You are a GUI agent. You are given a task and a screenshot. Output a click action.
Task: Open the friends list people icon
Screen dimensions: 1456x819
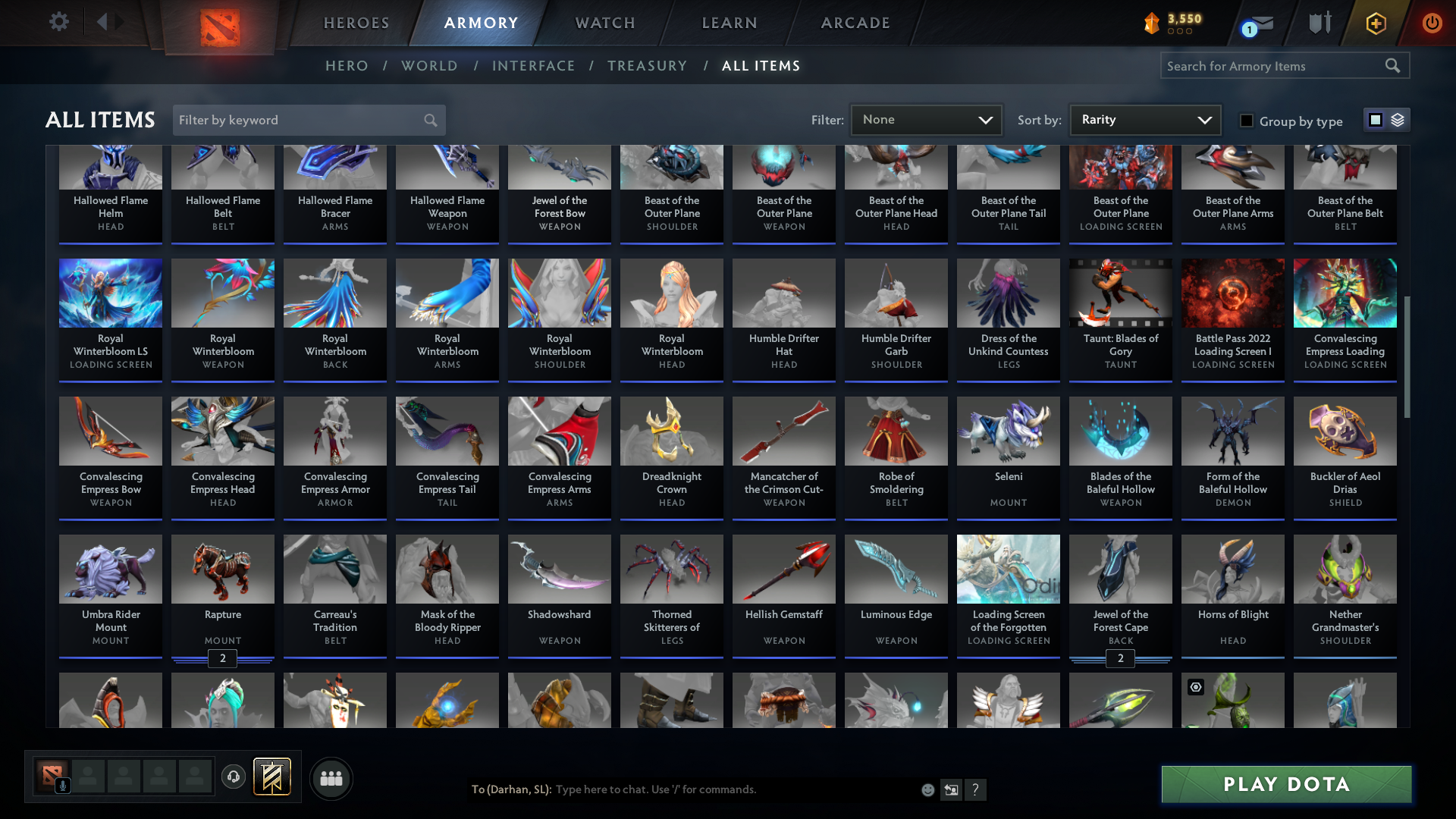pos(330,778)
